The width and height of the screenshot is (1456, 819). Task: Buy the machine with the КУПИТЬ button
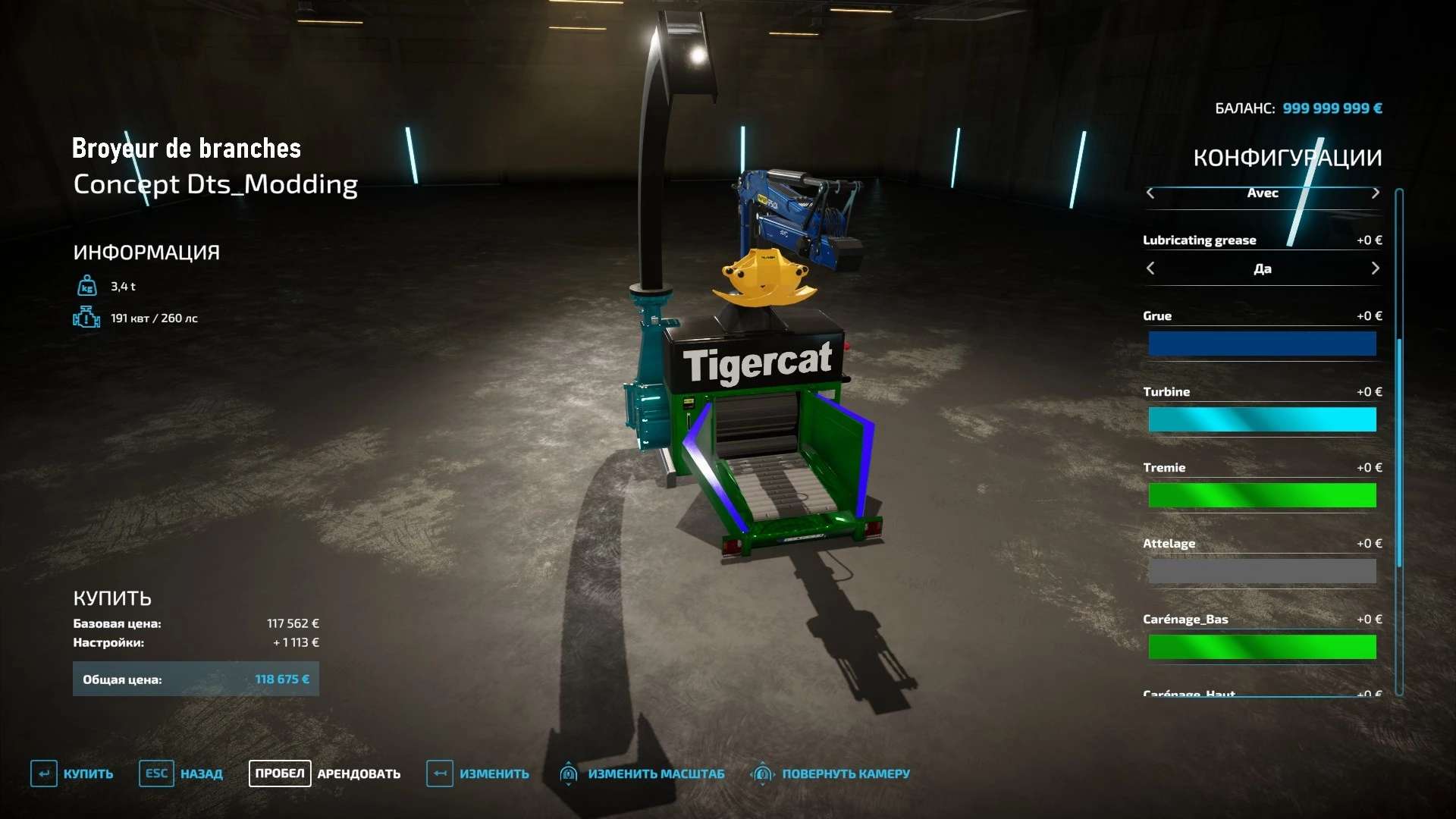(x=72, y=773)
